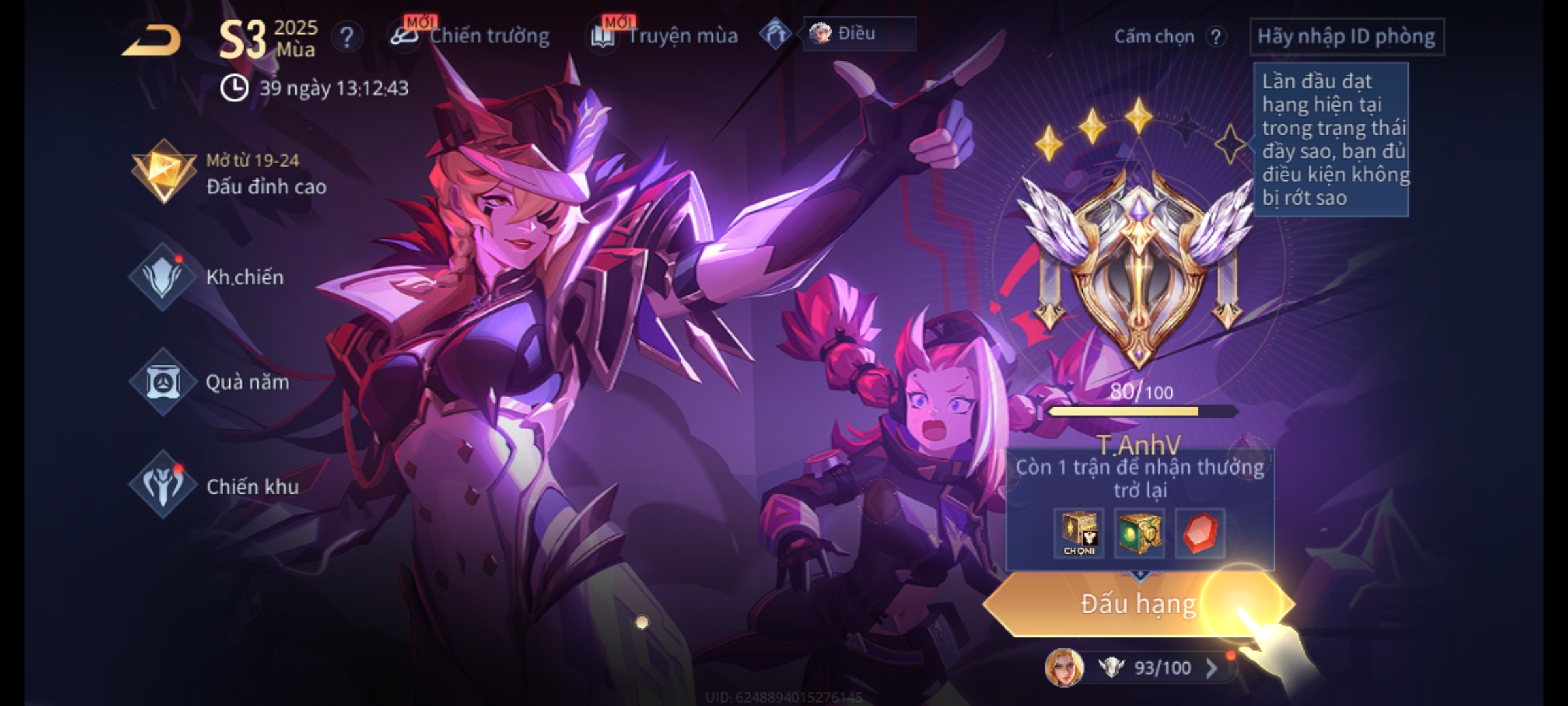This screenshot has width=1568, height=706.
Task: Select the Điều hero dropdown
Action: coord(858,33)
